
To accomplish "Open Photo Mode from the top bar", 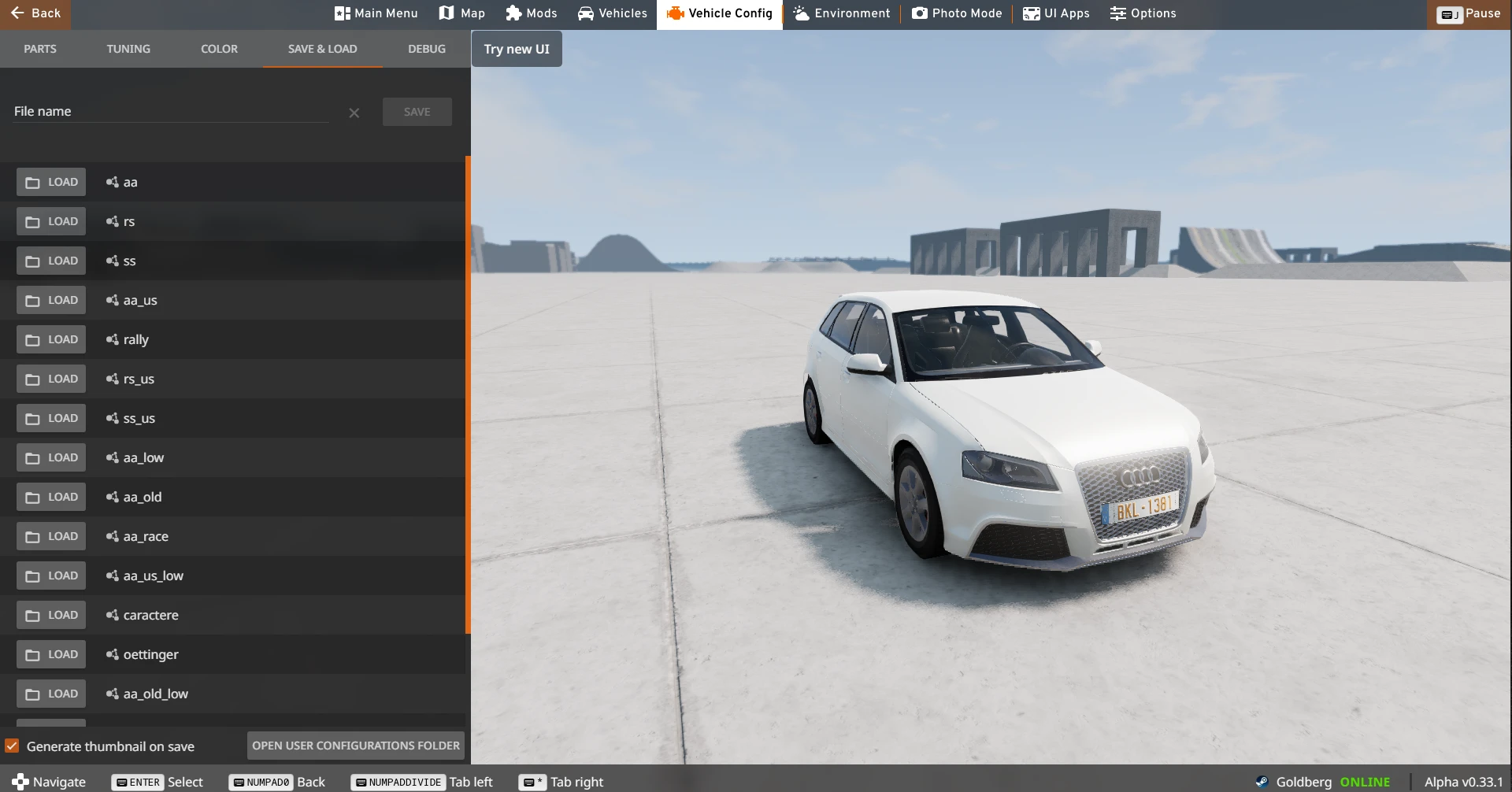I will 918,13.
